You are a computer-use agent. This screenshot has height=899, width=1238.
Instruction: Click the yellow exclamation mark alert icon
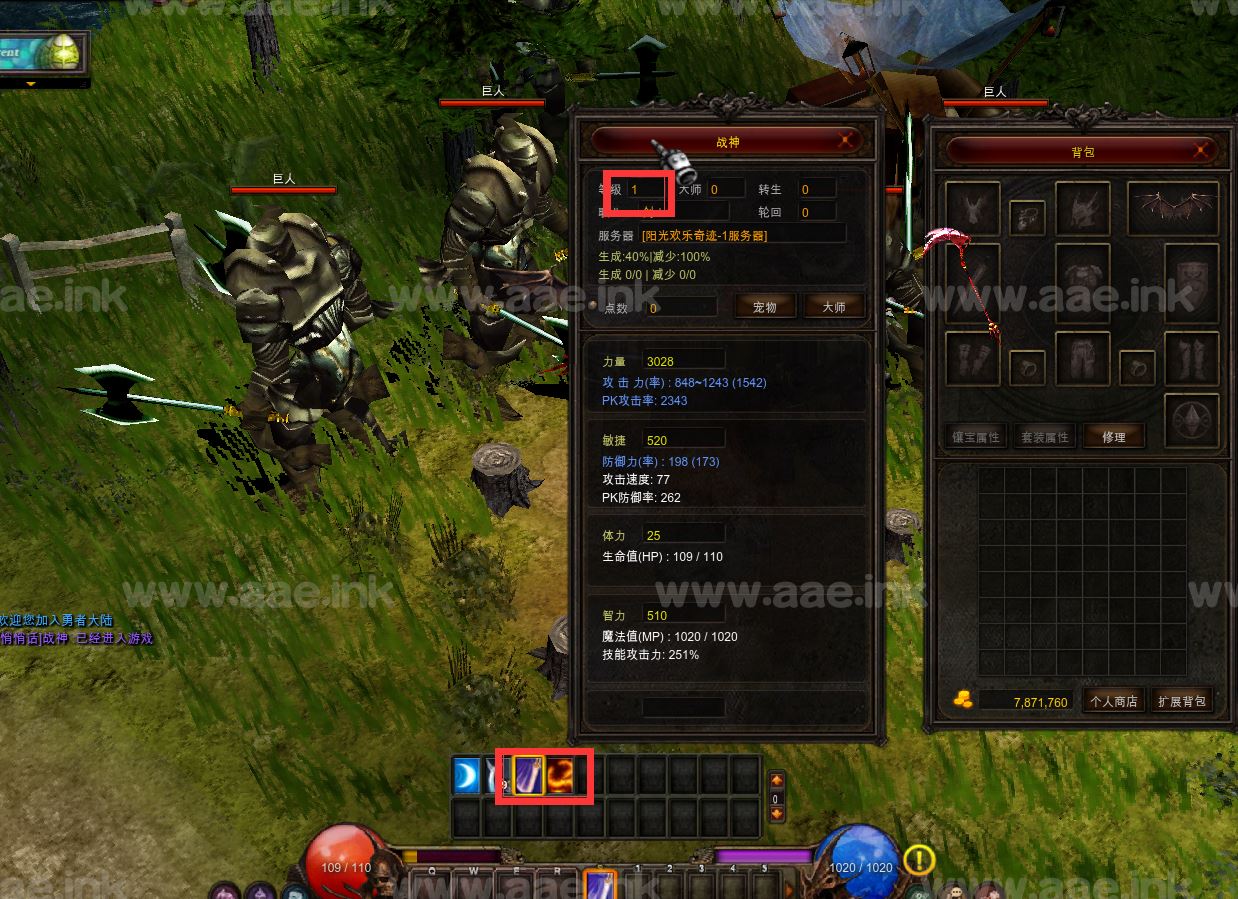pos(919,859)
